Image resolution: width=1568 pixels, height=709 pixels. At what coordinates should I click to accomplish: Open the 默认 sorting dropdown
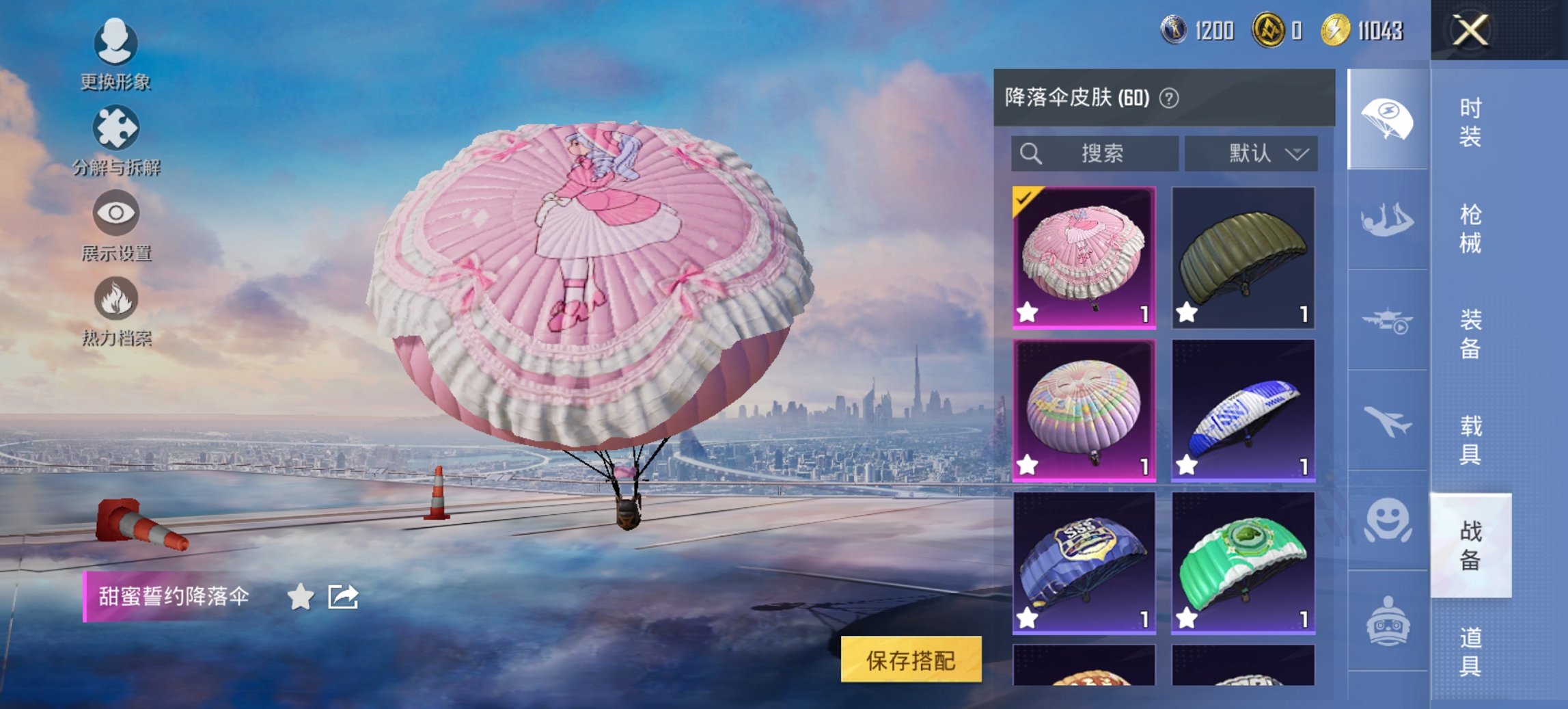coord(1252,153)
